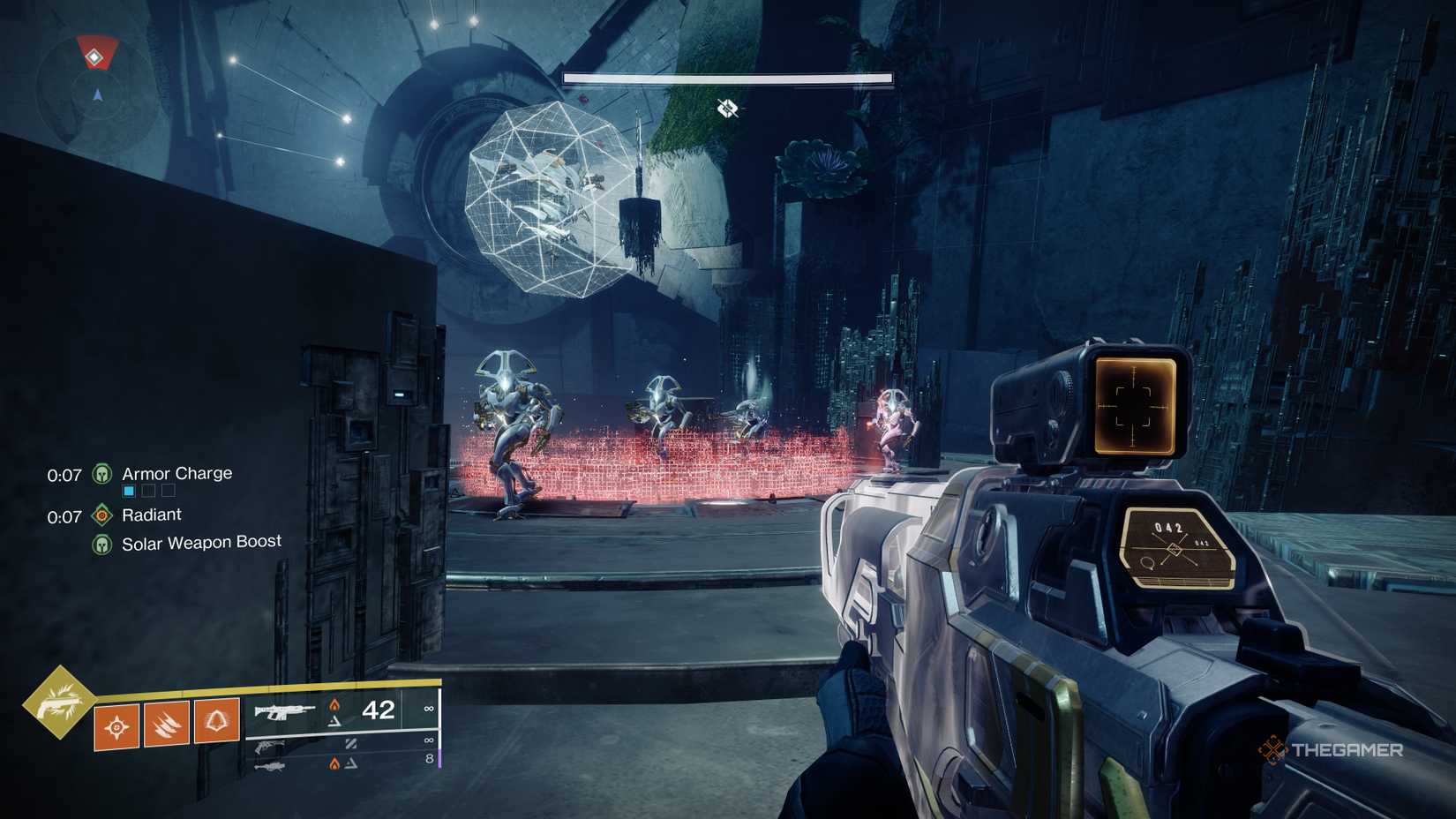Switch to the hand cannon weapon slot

pos(269,748)
